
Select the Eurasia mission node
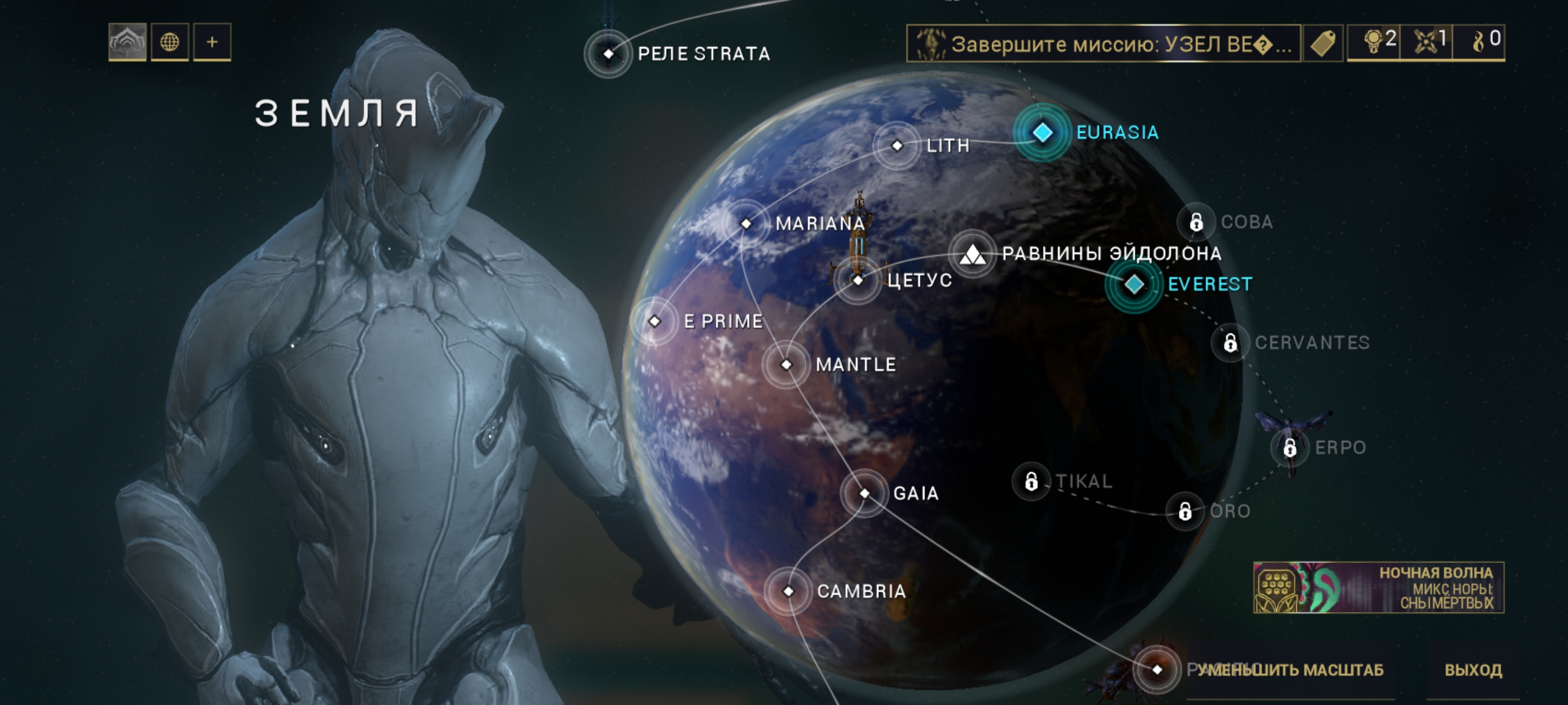click(x=1042, y=132)
